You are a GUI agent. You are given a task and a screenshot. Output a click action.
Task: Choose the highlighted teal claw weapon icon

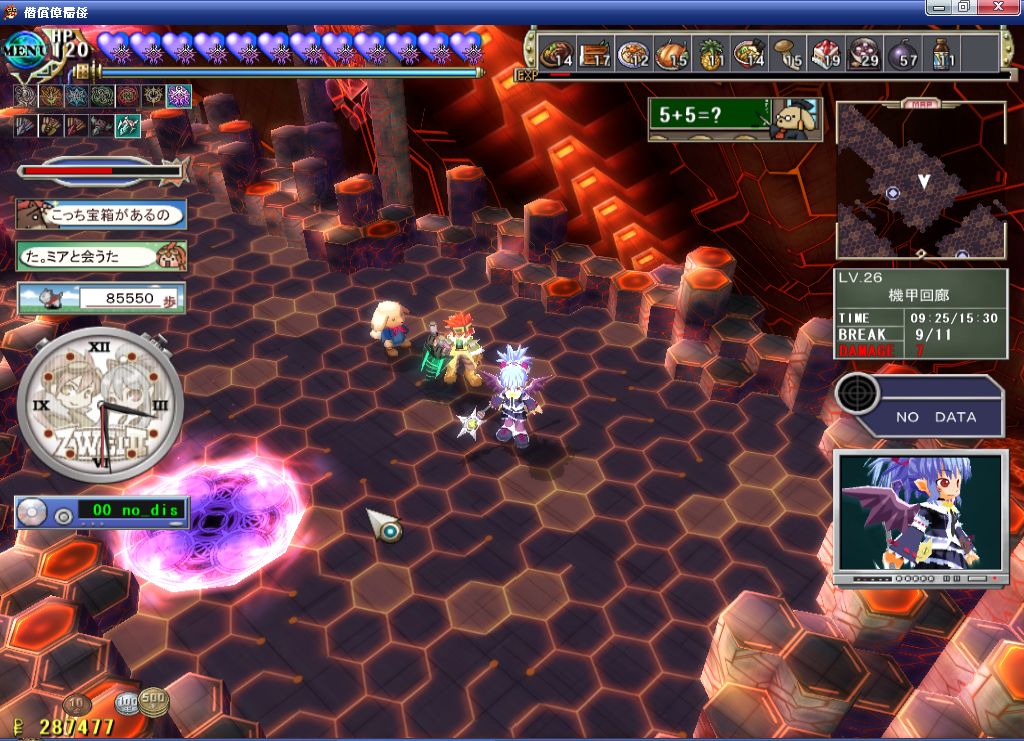coord(127,126)
